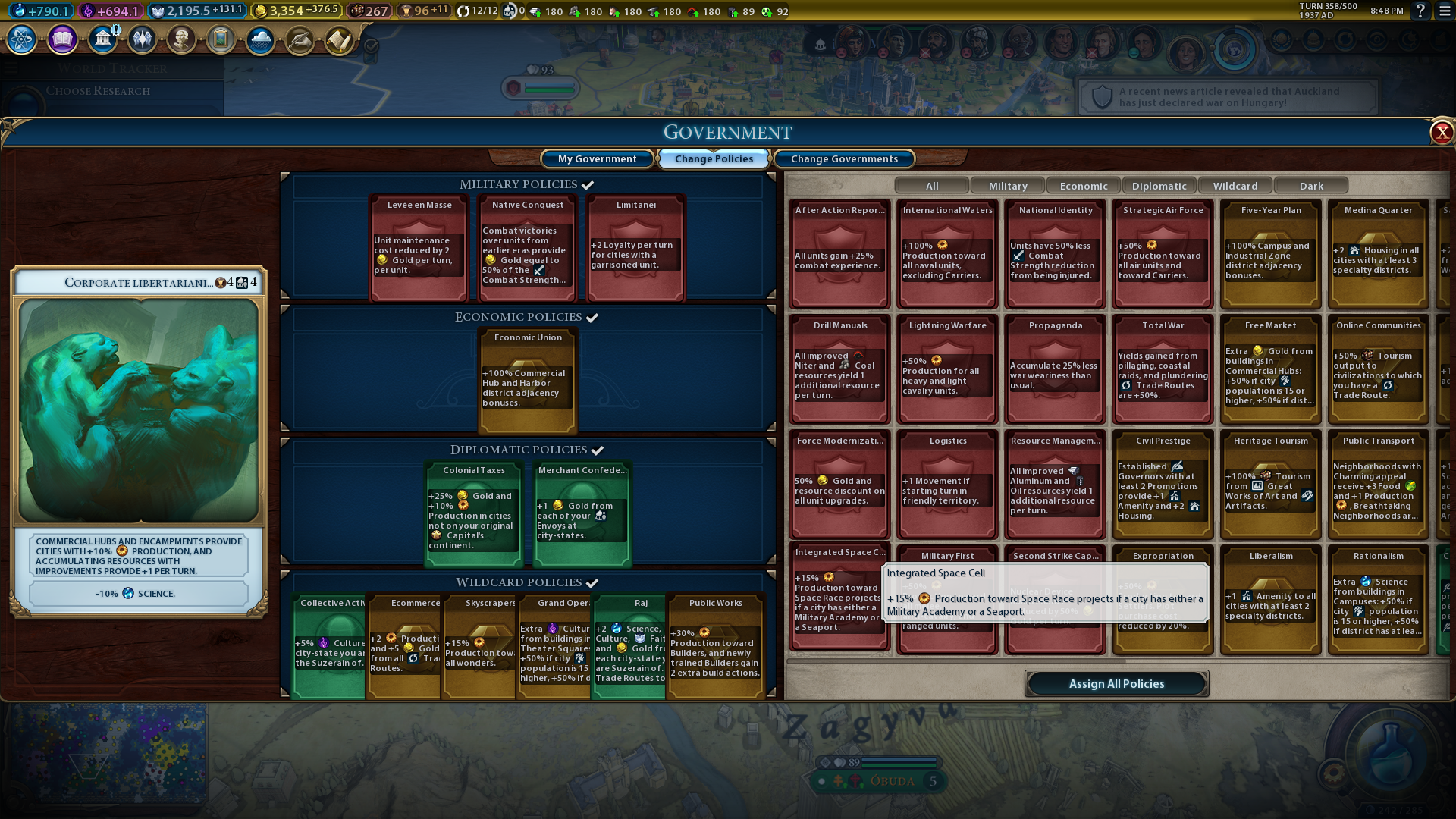Screen dimensions: 1456x819
Task: Click the slotted Levée en Masse card
Action: tap(419, 247)
